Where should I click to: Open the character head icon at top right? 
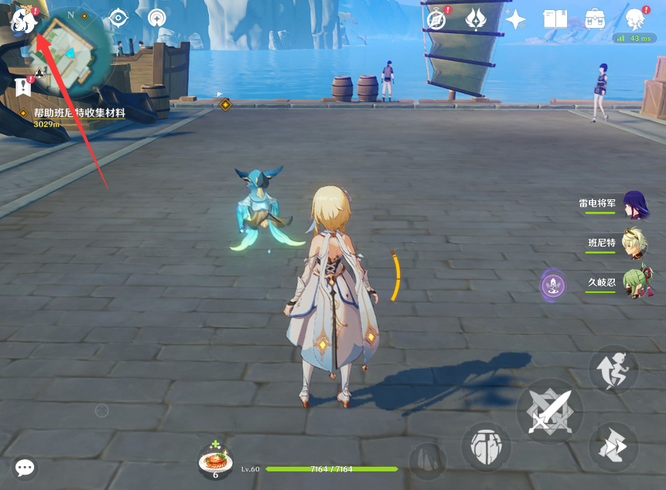(x=635, y=19)
